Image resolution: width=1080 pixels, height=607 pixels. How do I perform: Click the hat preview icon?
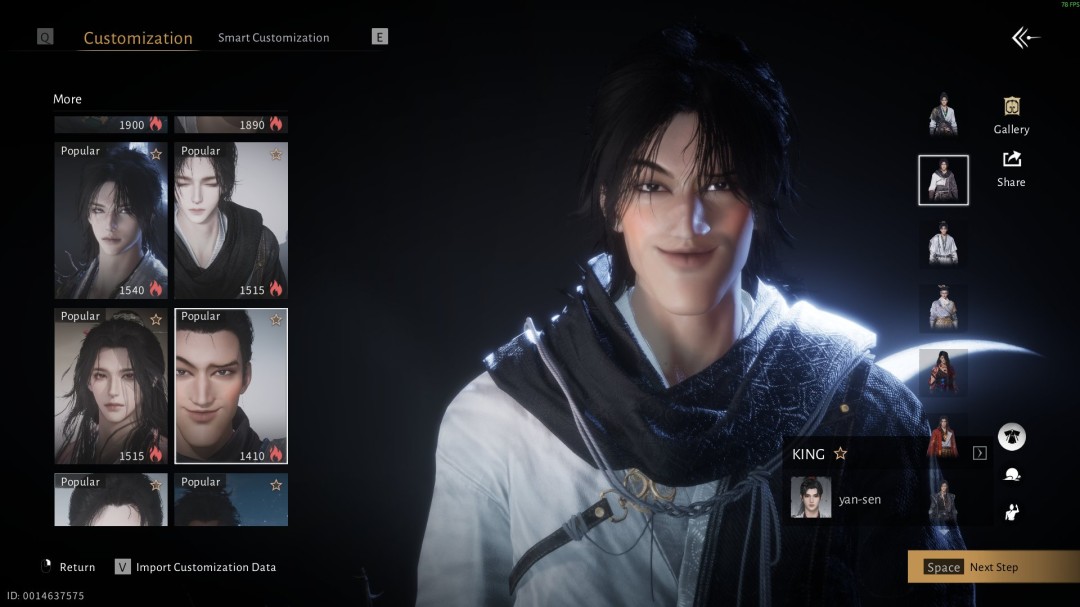click(x=1012, y=475)
